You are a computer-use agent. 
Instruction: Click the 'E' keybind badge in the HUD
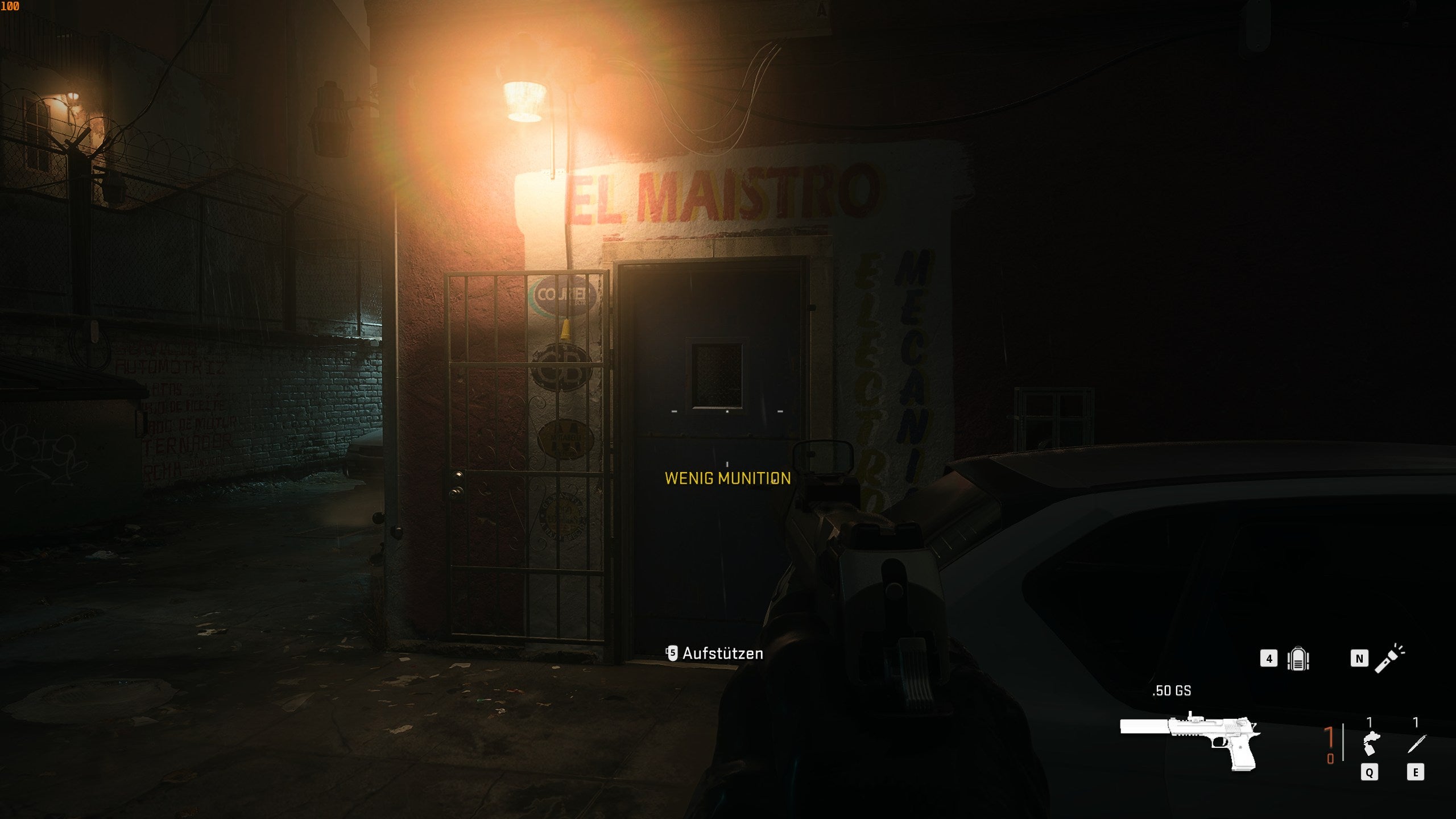pos(1416,771)
